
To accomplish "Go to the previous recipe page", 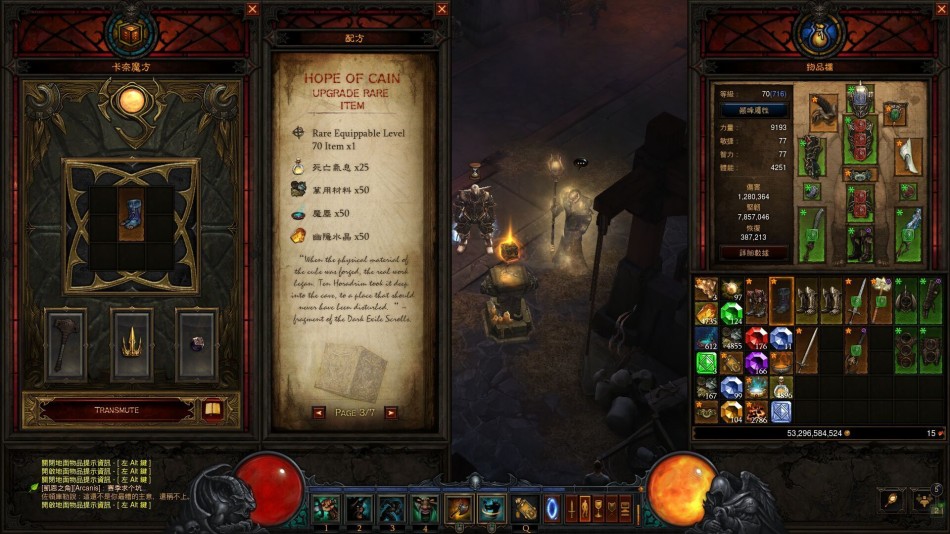I will point(318,412).
